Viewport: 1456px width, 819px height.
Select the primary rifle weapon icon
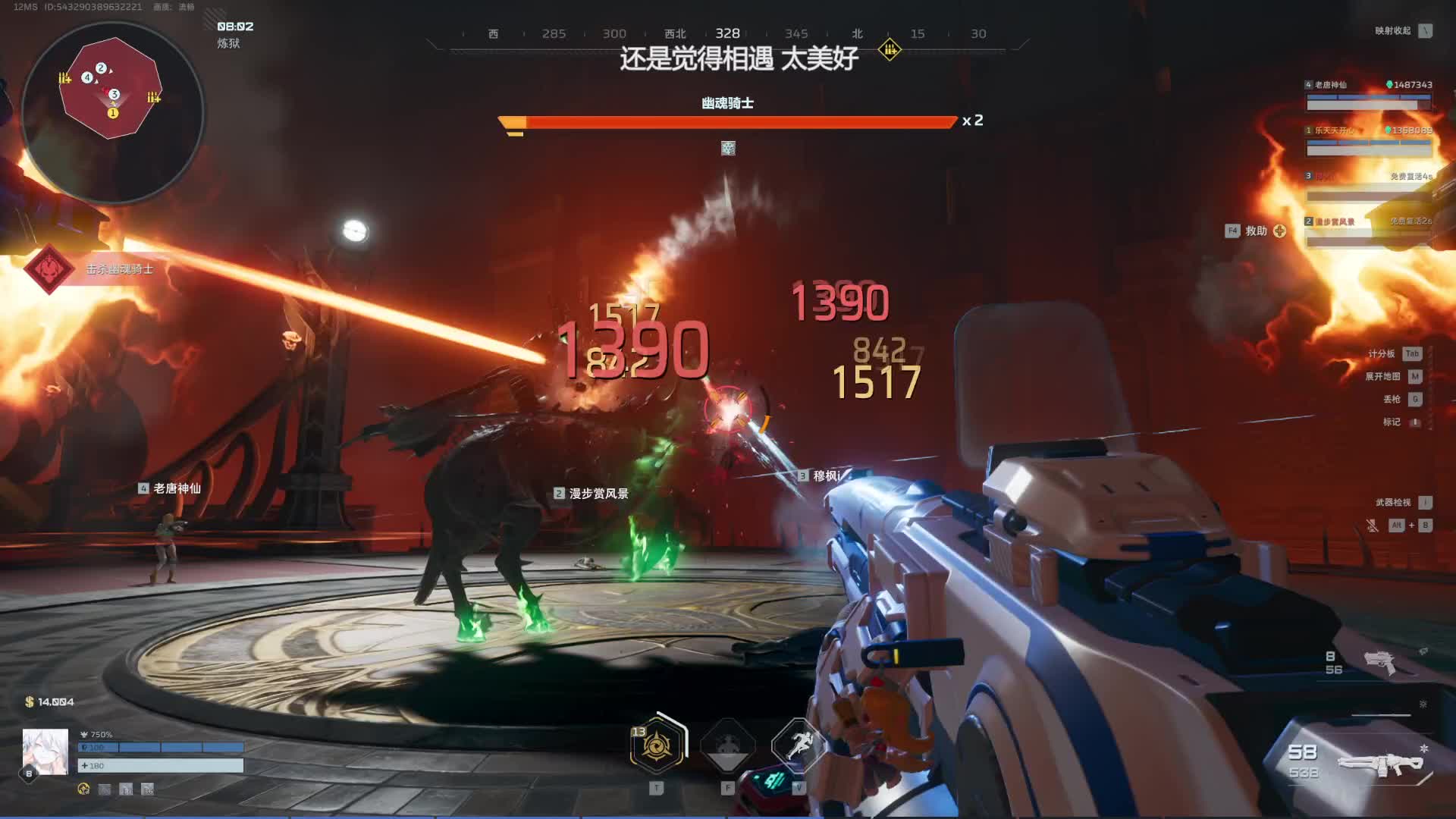pos(1380,763)
